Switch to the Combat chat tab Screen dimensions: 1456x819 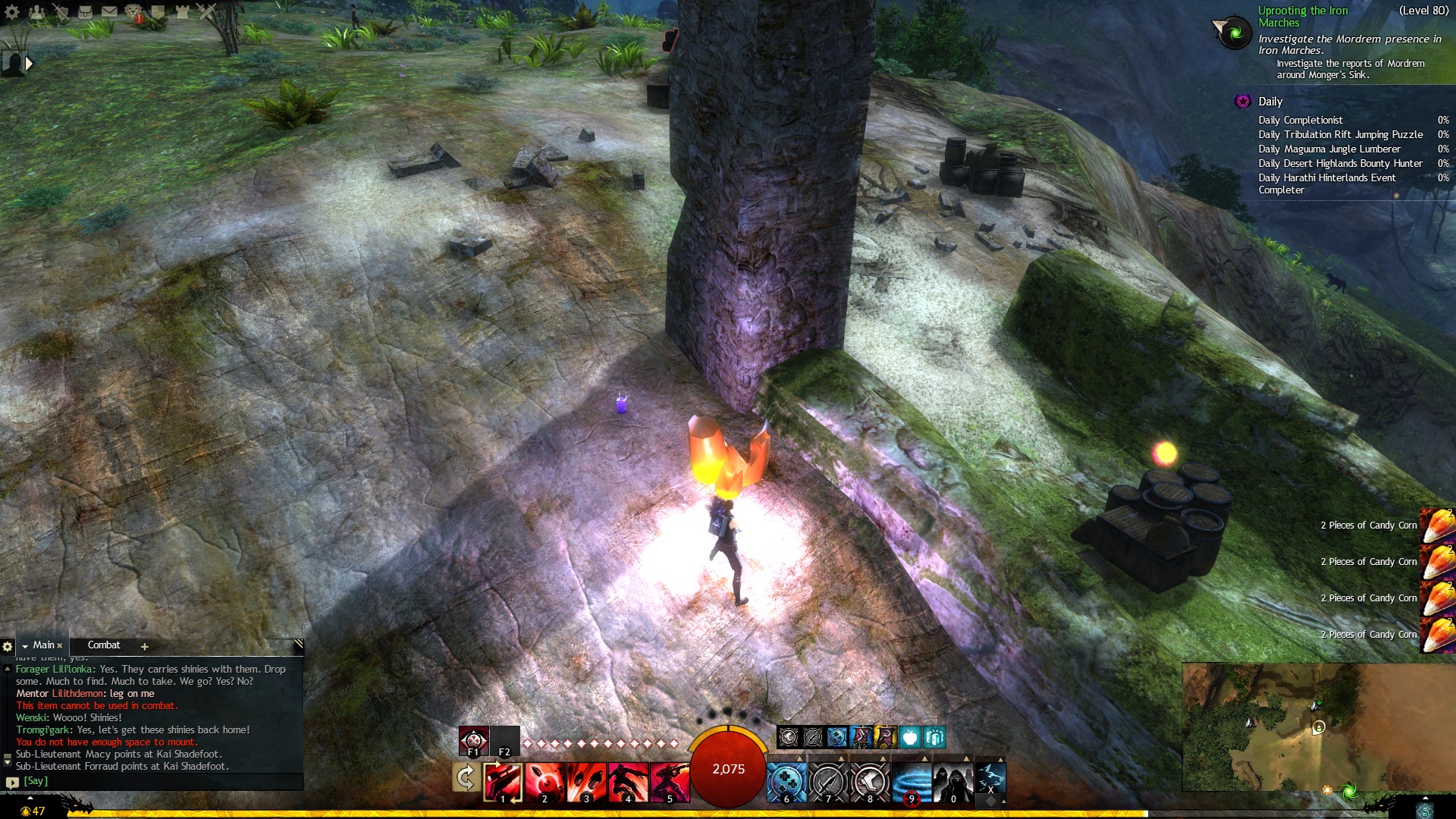pyautogui.click(x=105, y=645)
